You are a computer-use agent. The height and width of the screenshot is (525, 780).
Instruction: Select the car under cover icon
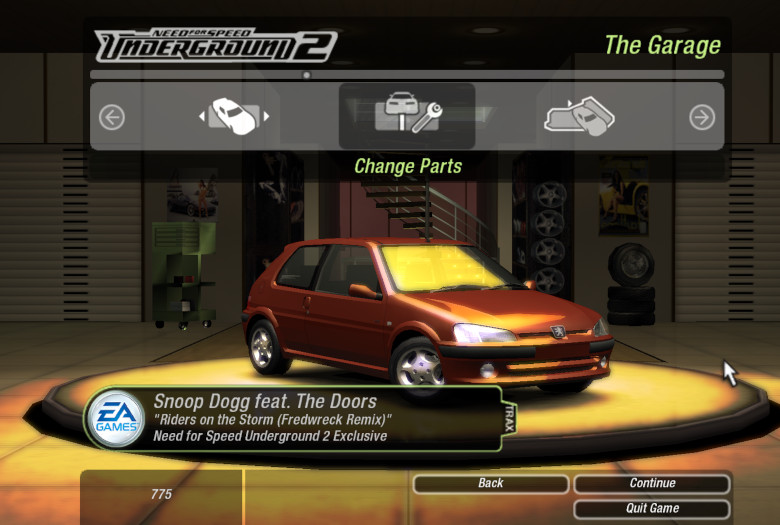coord(578,117)
